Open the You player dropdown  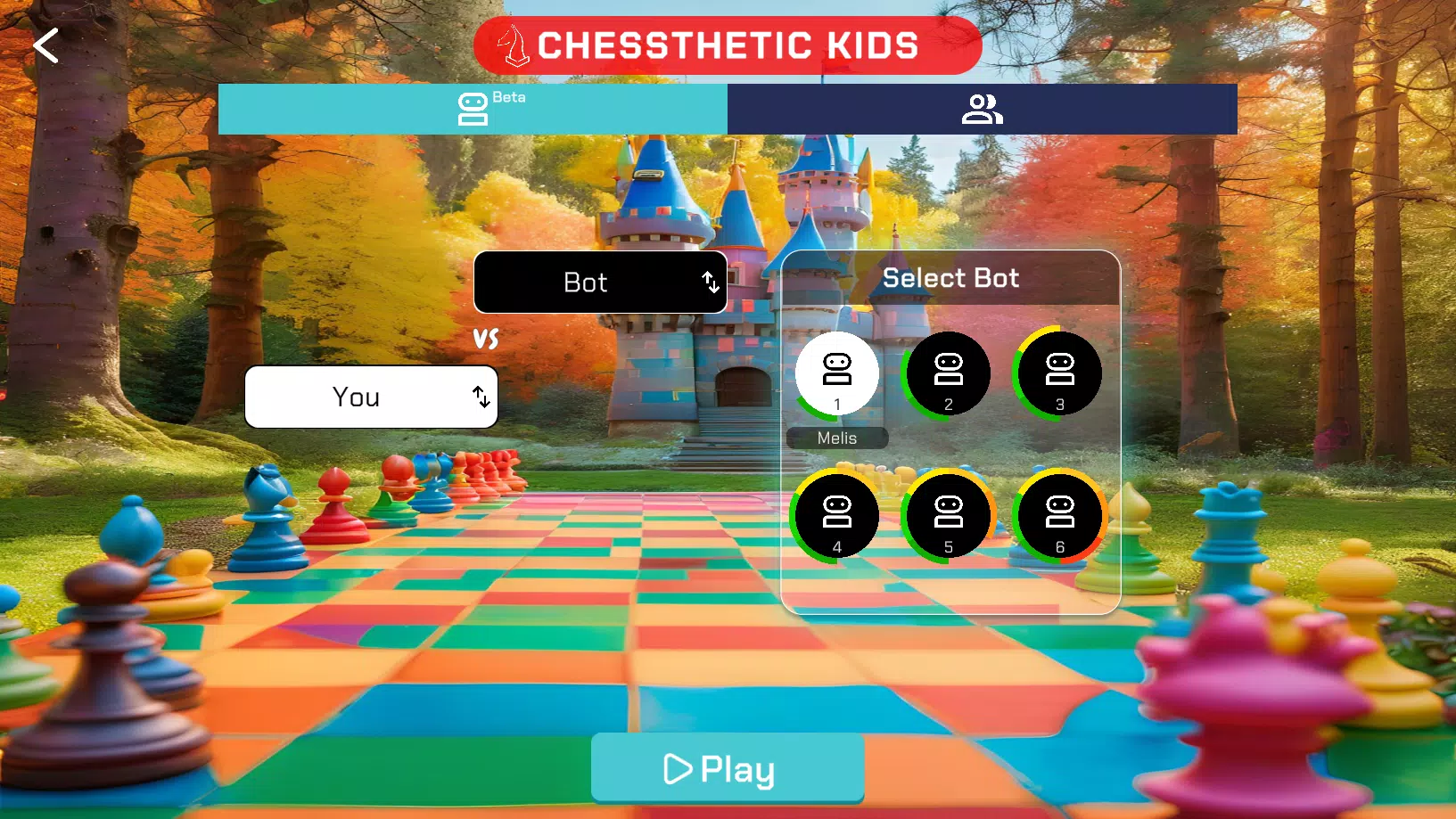click(x=371, y=397)
